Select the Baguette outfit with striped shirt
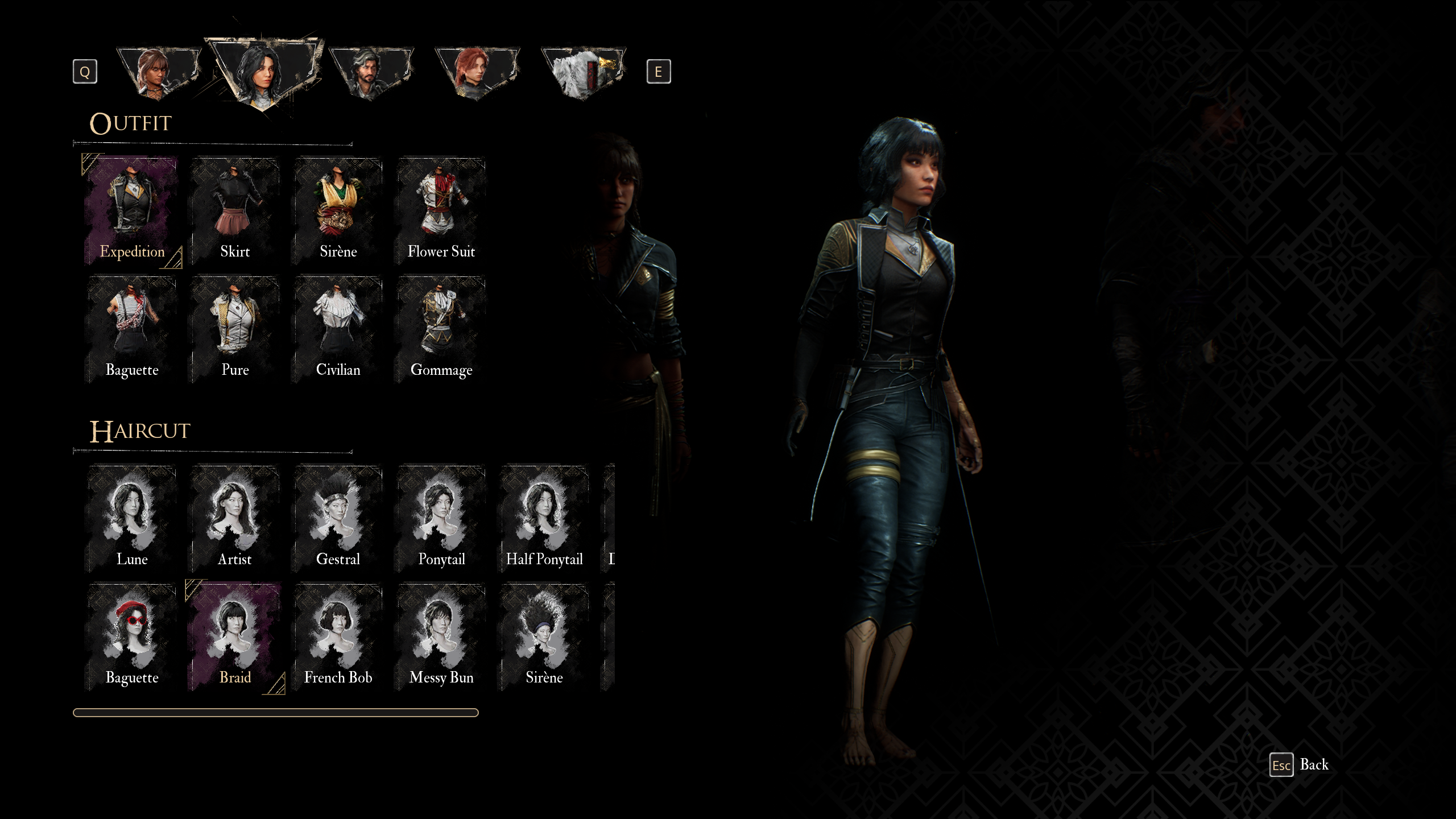1456x819 pixels. coord(132,329)
